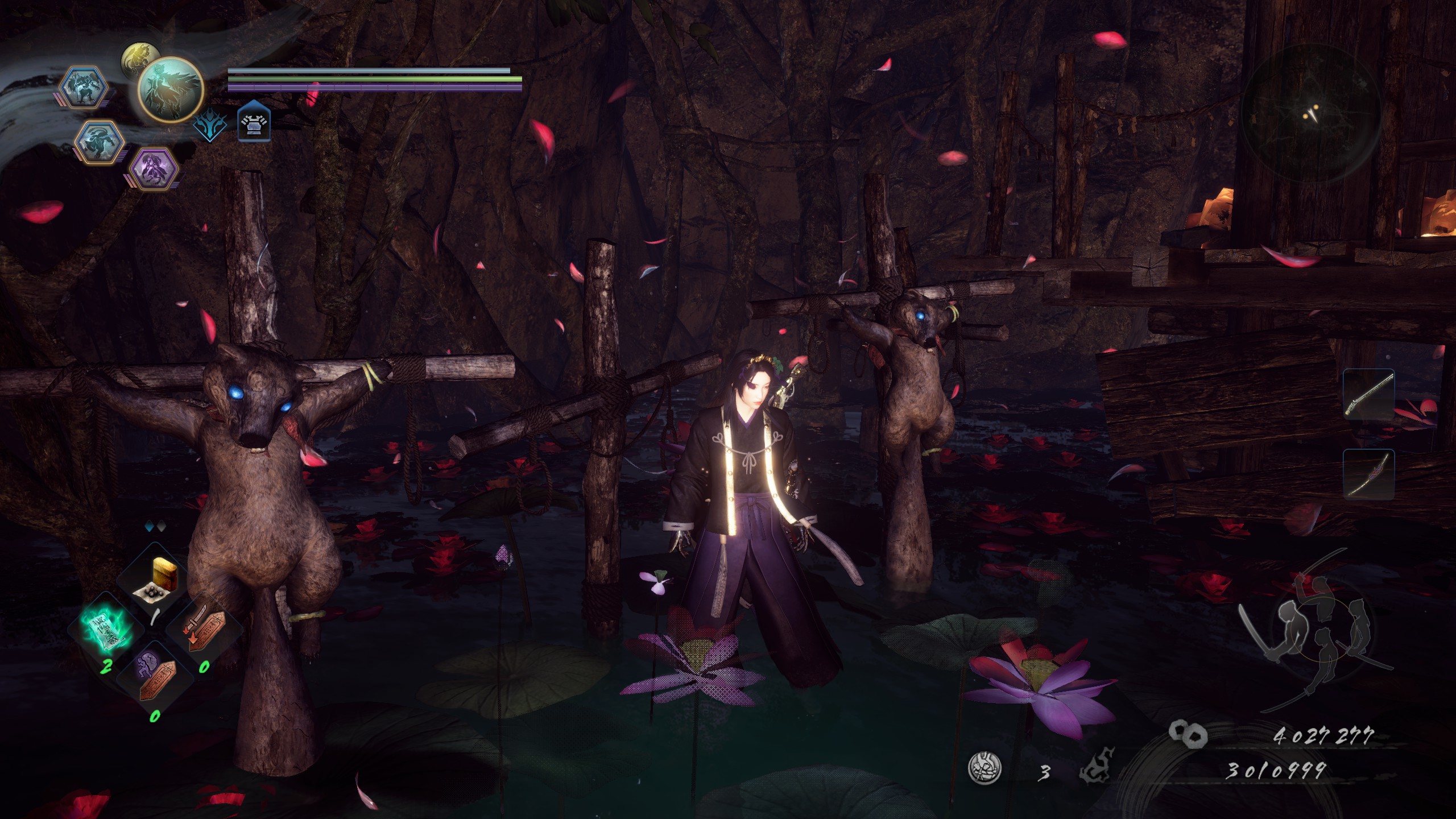Select the large teal guardian spirit orb
Viewport: 1456px width, 819px height.
(171, 90)
